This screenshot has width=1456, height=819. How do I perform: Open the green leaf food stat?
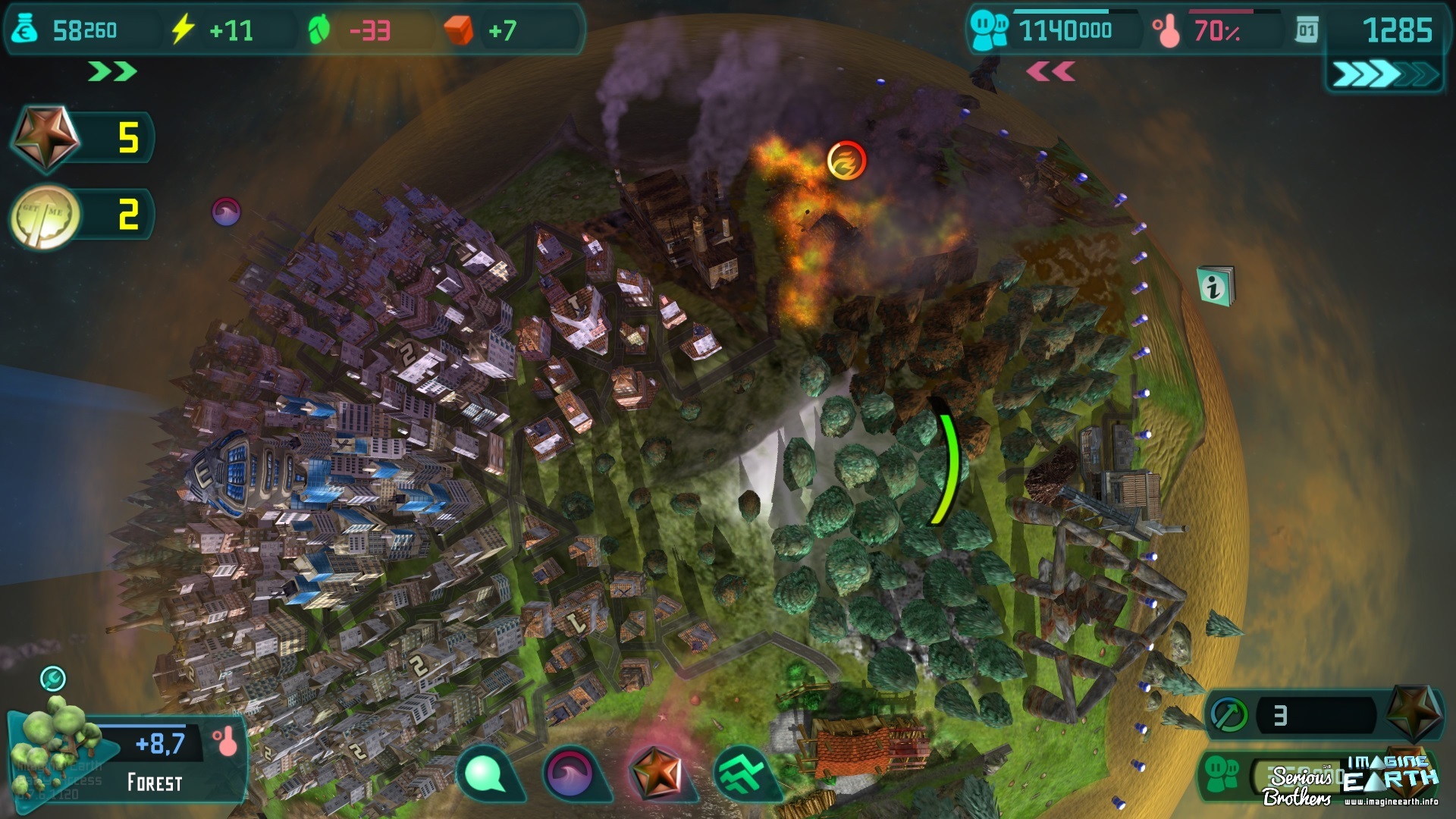tap(319, 30)
